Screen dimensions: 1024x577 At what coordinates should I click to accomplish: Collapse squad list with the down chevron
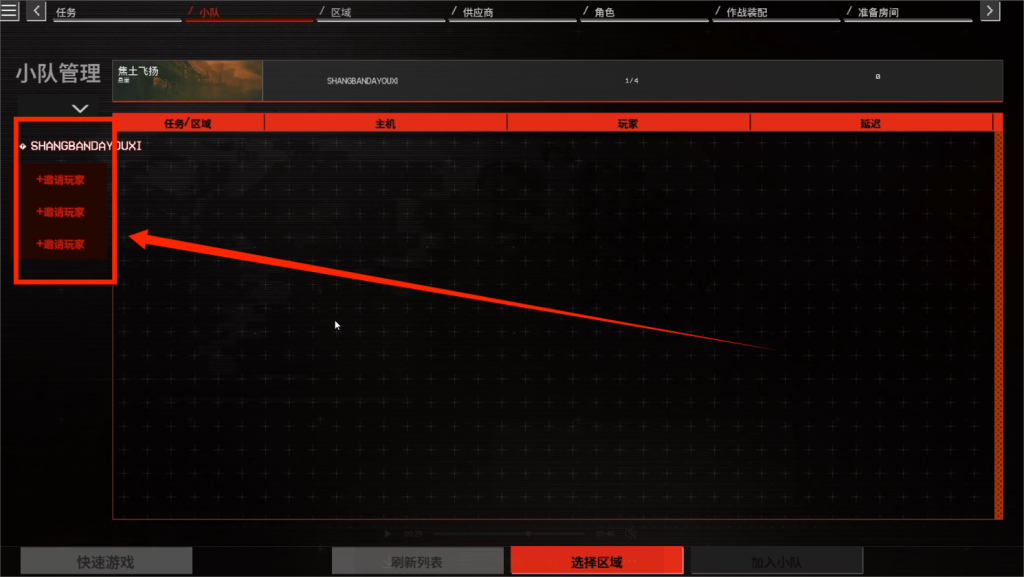[80, 108]
